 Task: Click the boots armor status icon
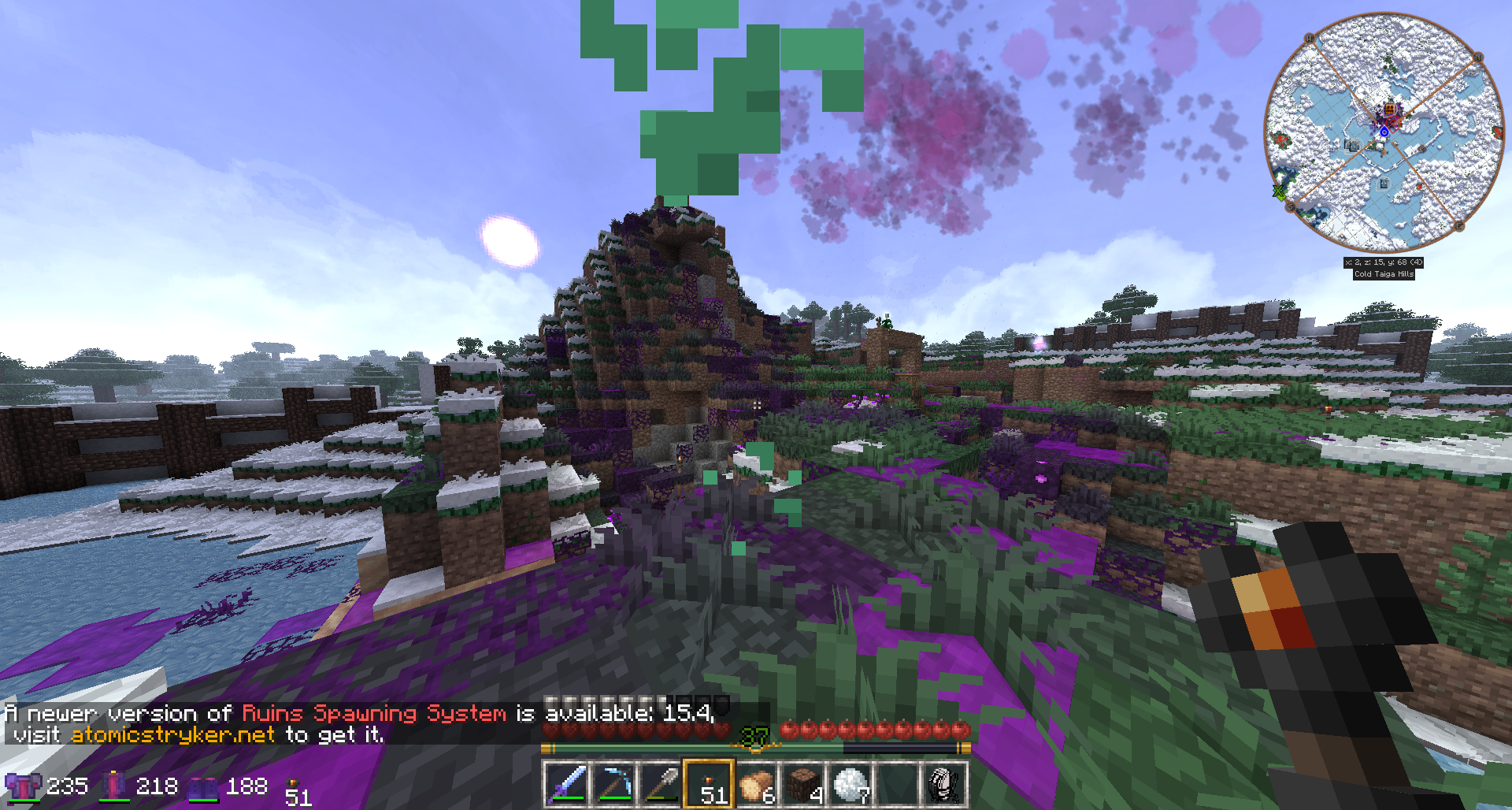[203, 786]
